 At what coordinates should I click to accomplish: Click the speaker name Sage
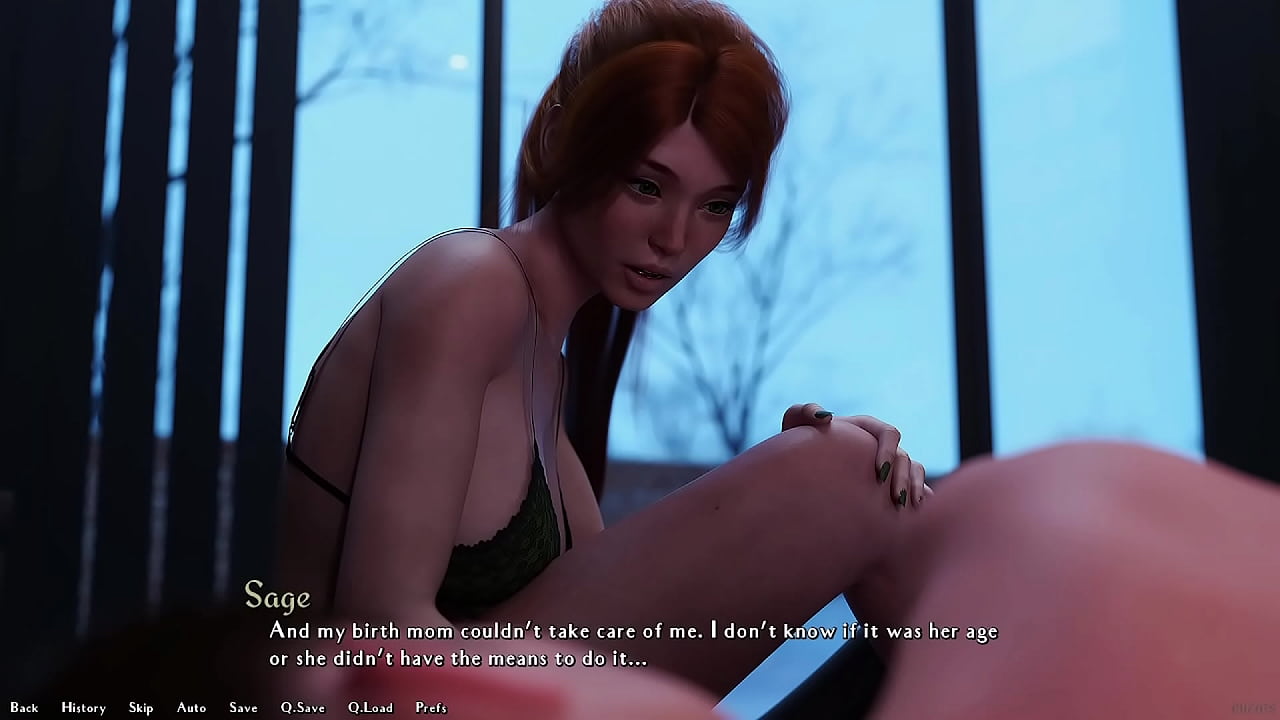pyautogui.click(x=277, y=598)
